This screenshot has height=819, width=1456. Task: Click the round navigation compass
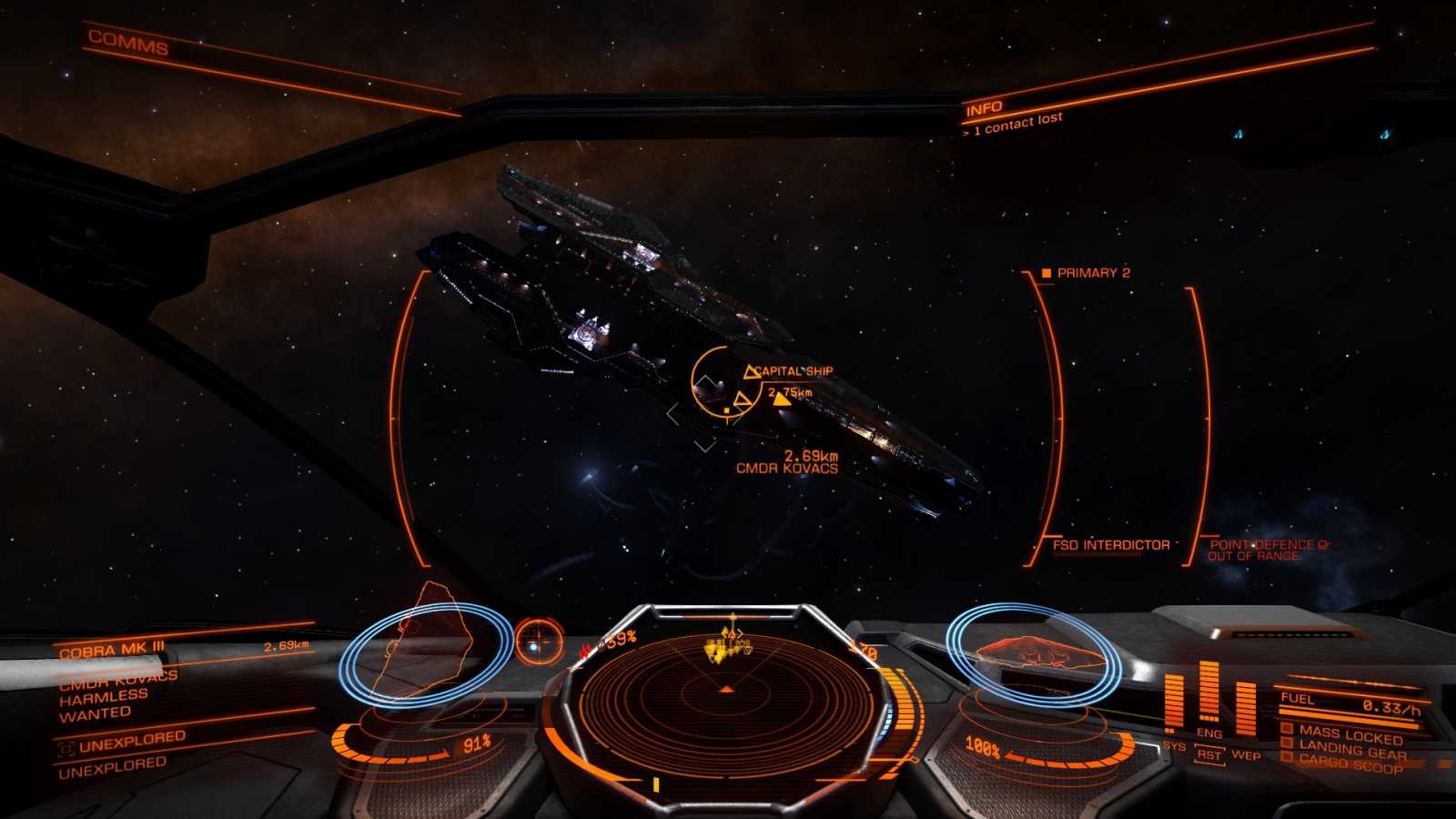point(539,641)
